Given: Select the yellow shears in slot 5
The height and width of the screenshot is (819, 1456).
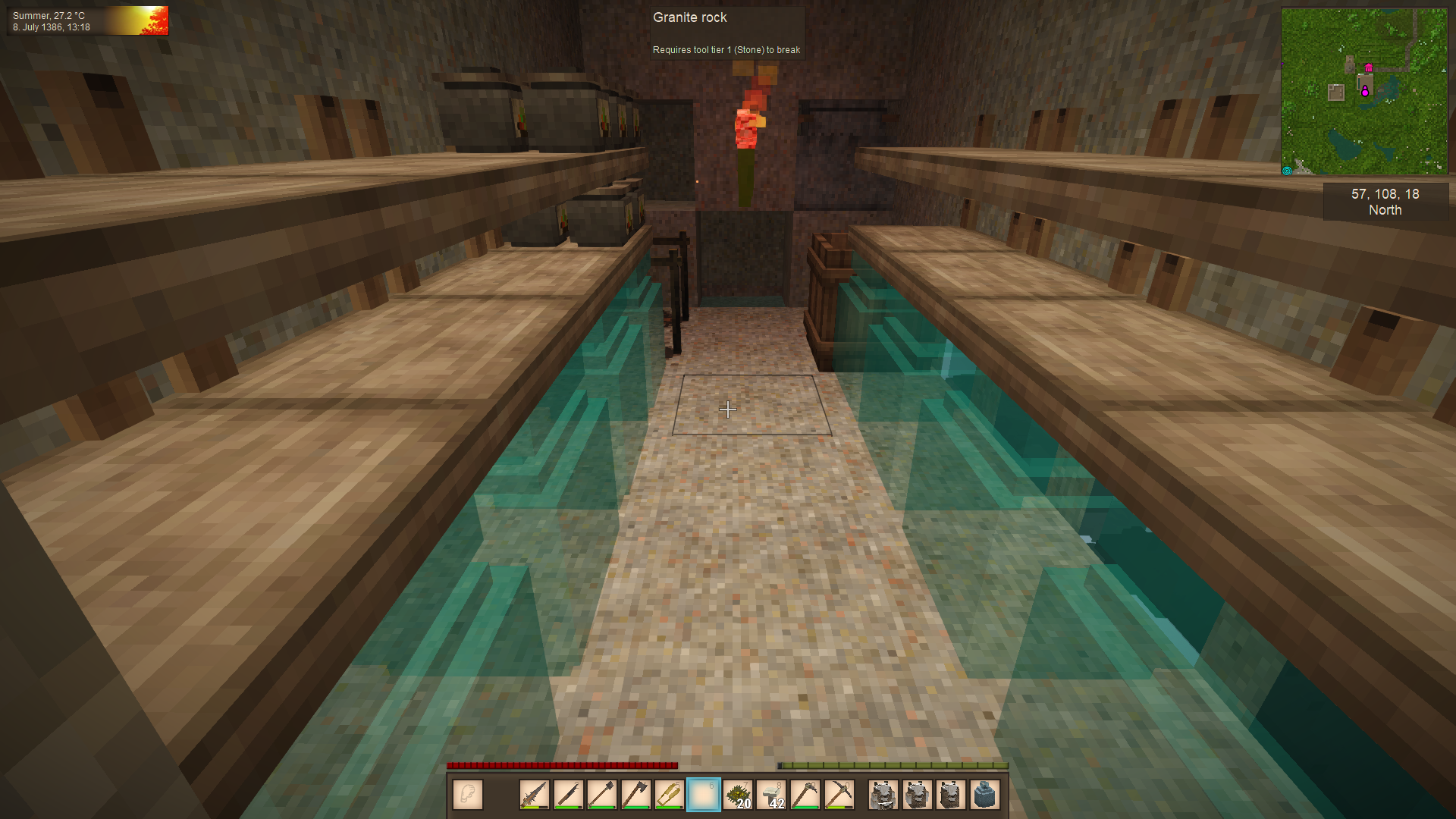Looking at the screenshot, I should pyautogui.click(x=669, y=795).
